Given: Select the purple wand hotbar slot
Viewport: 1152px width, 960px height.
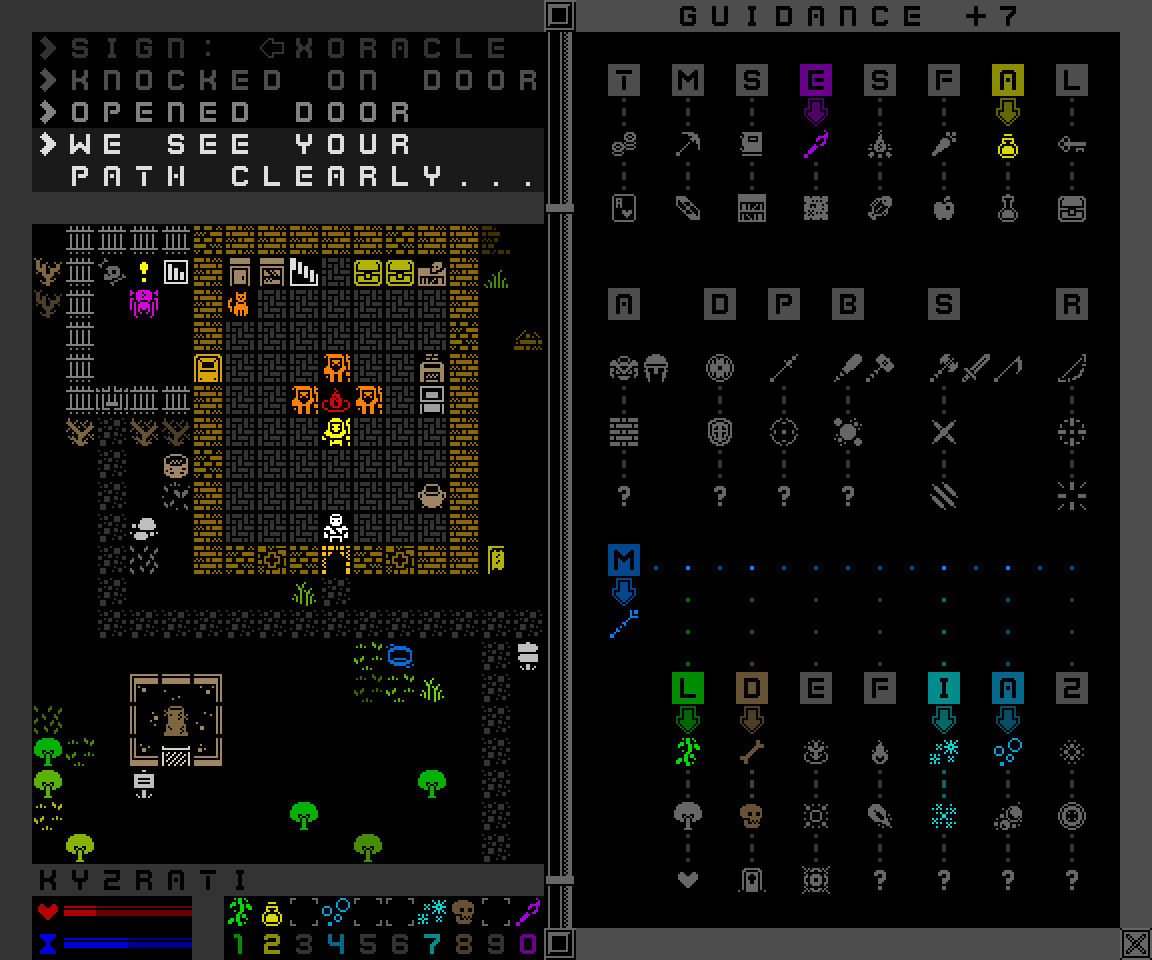Looking at the screenshot, I should coord(527,911).
